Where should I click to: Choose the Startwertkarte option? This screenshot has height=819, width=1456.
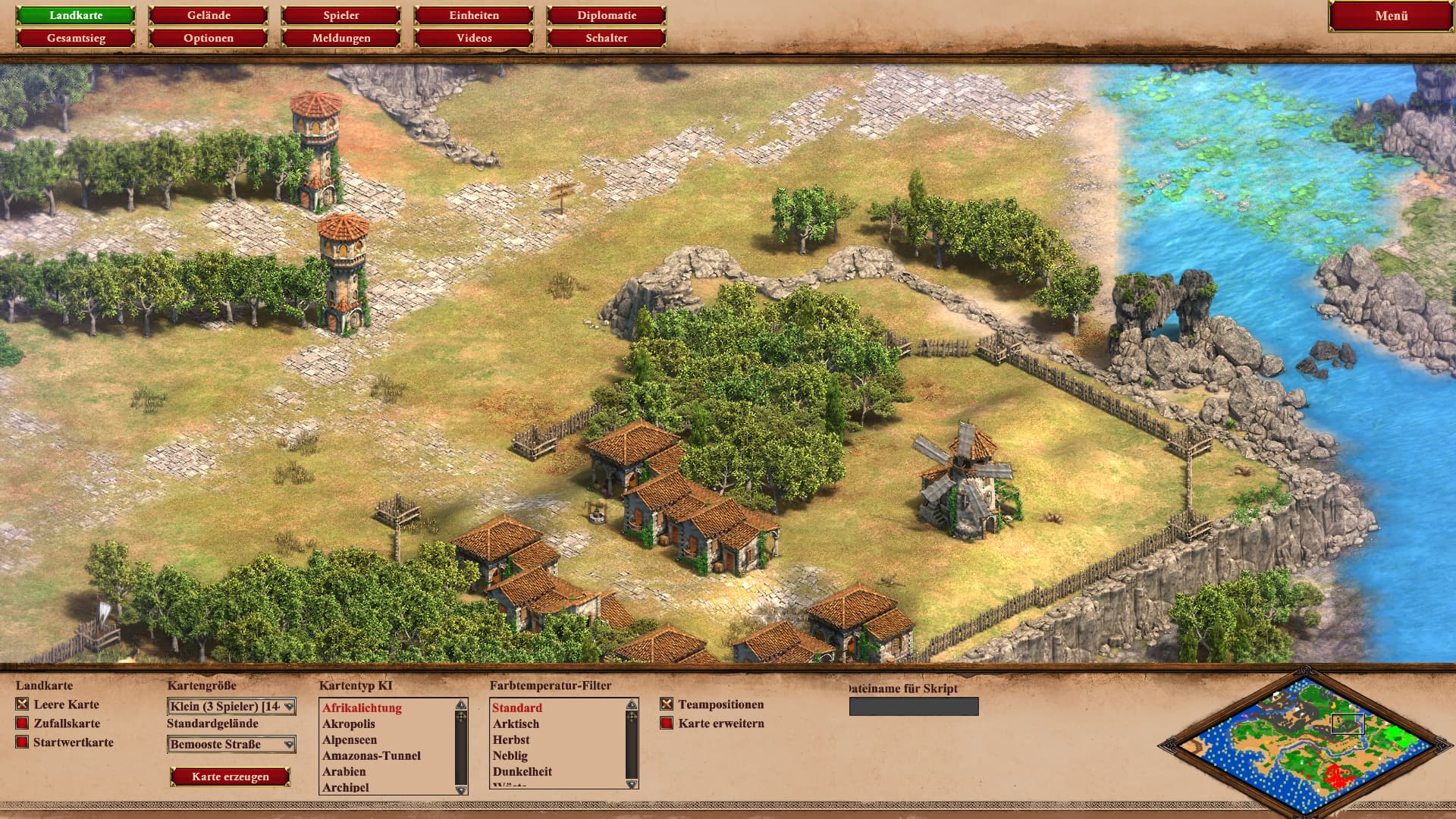(x=22, y=742)
